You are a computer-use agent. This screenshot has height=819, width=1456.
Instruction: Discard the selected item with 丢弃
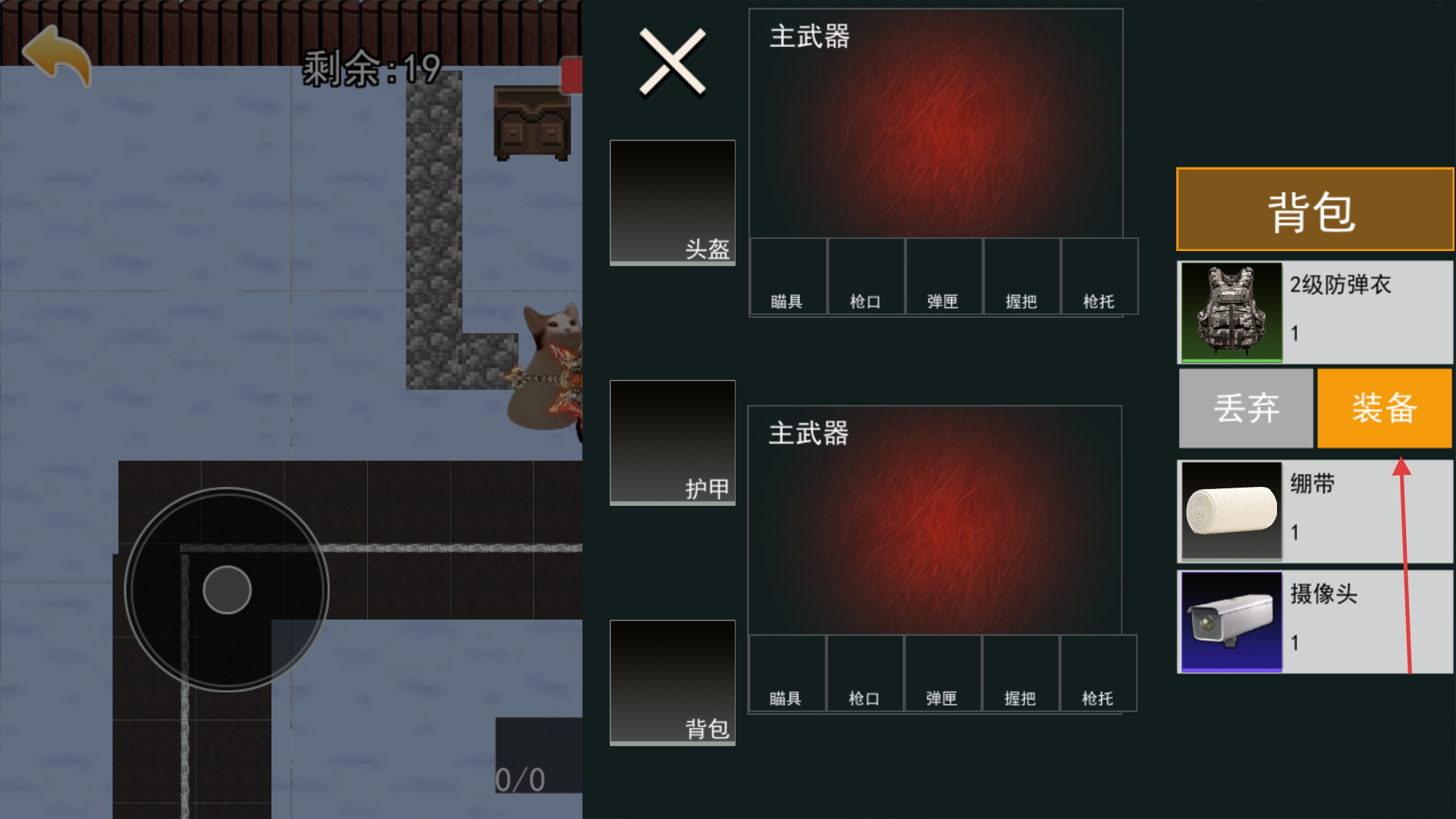(x=1246, y=408)
